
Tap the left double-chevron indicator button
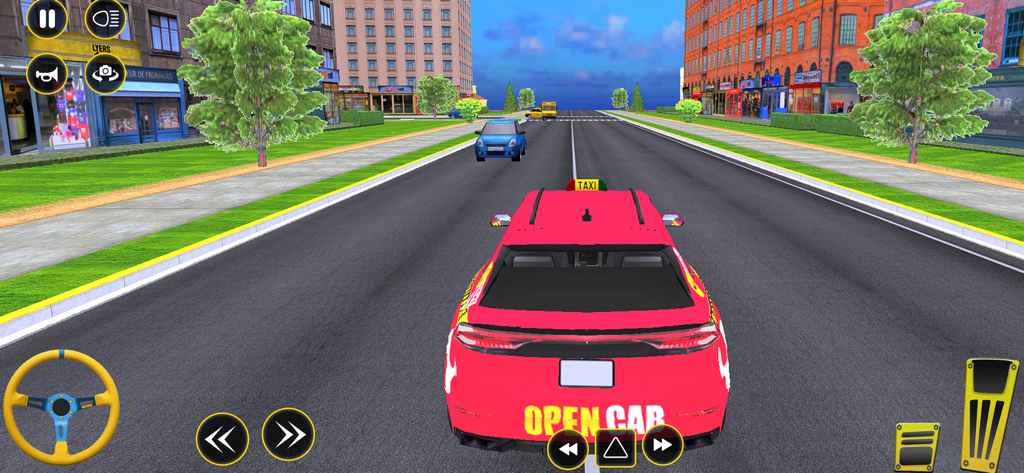222,438
